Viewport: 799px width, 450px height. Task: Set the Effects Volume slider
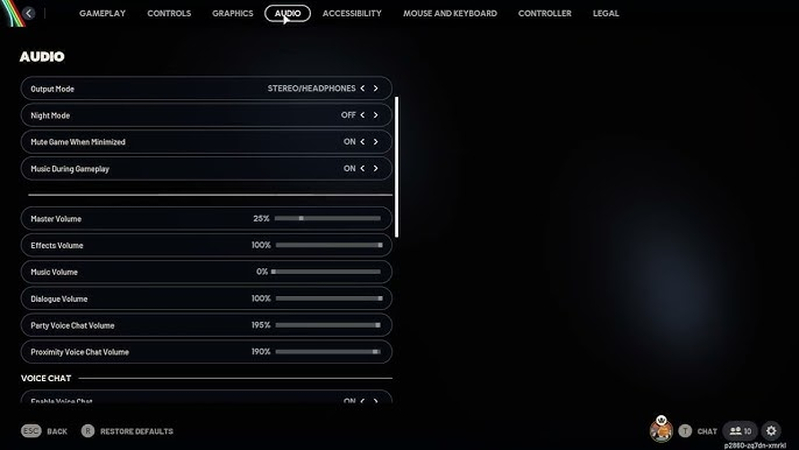pos(327,245)
